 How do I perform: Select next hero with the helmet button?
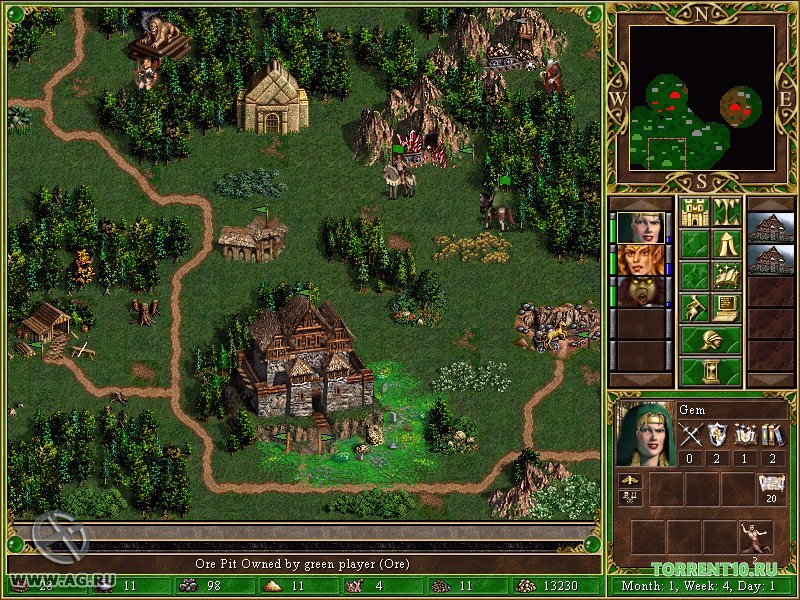point(710,340)
